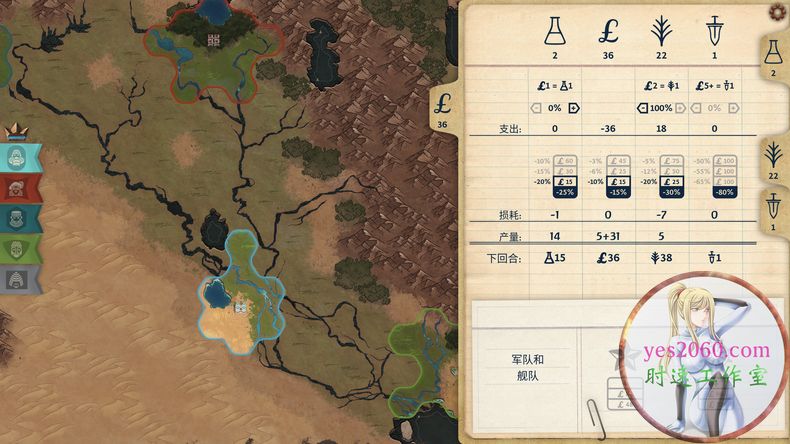790x444 pixels.
Task: Select the cyan faction banner
Action: [x=20, y=158]
